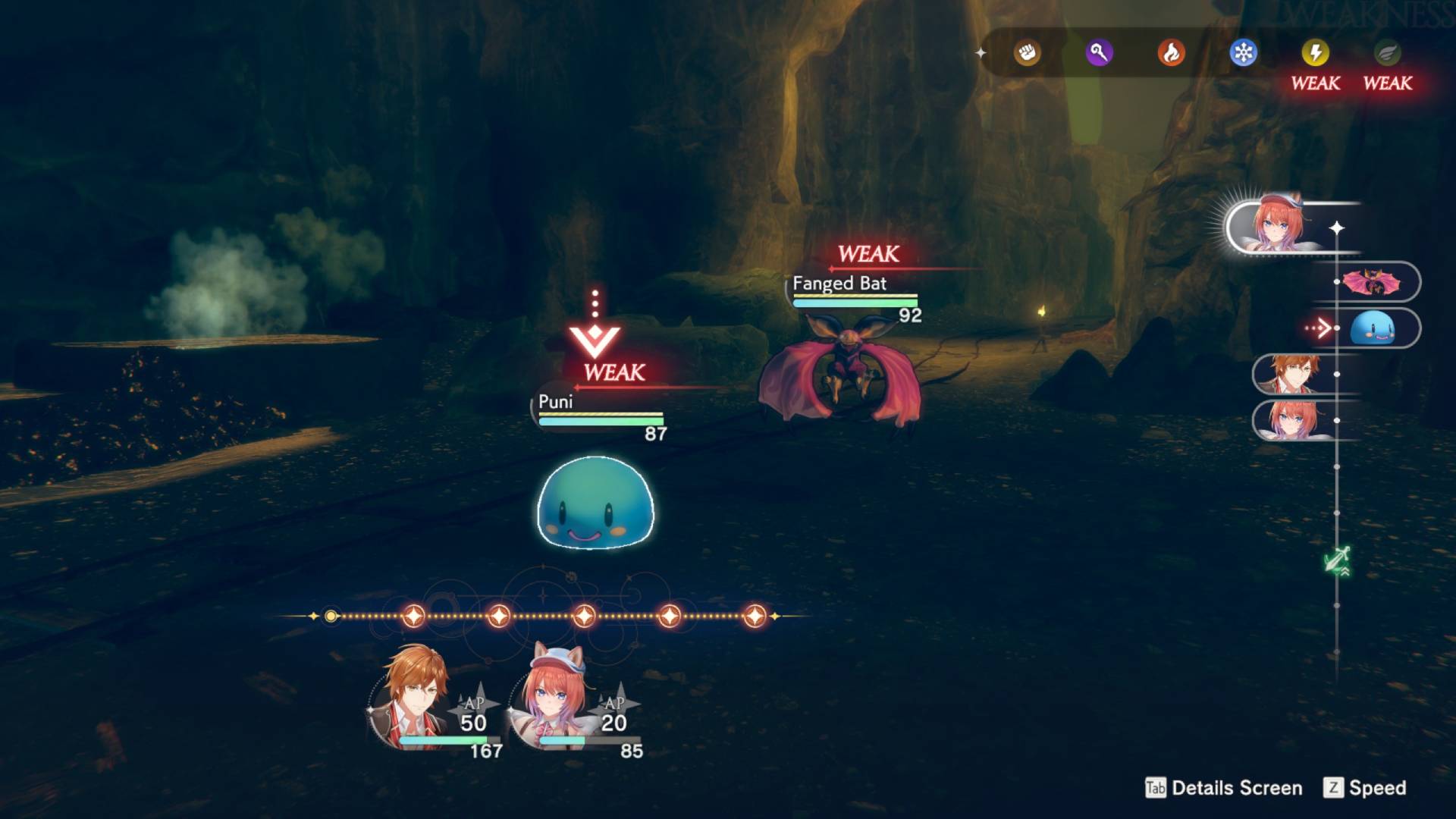
Task: Click the green sword buff timeline marker
Action: click(1337, 561)
